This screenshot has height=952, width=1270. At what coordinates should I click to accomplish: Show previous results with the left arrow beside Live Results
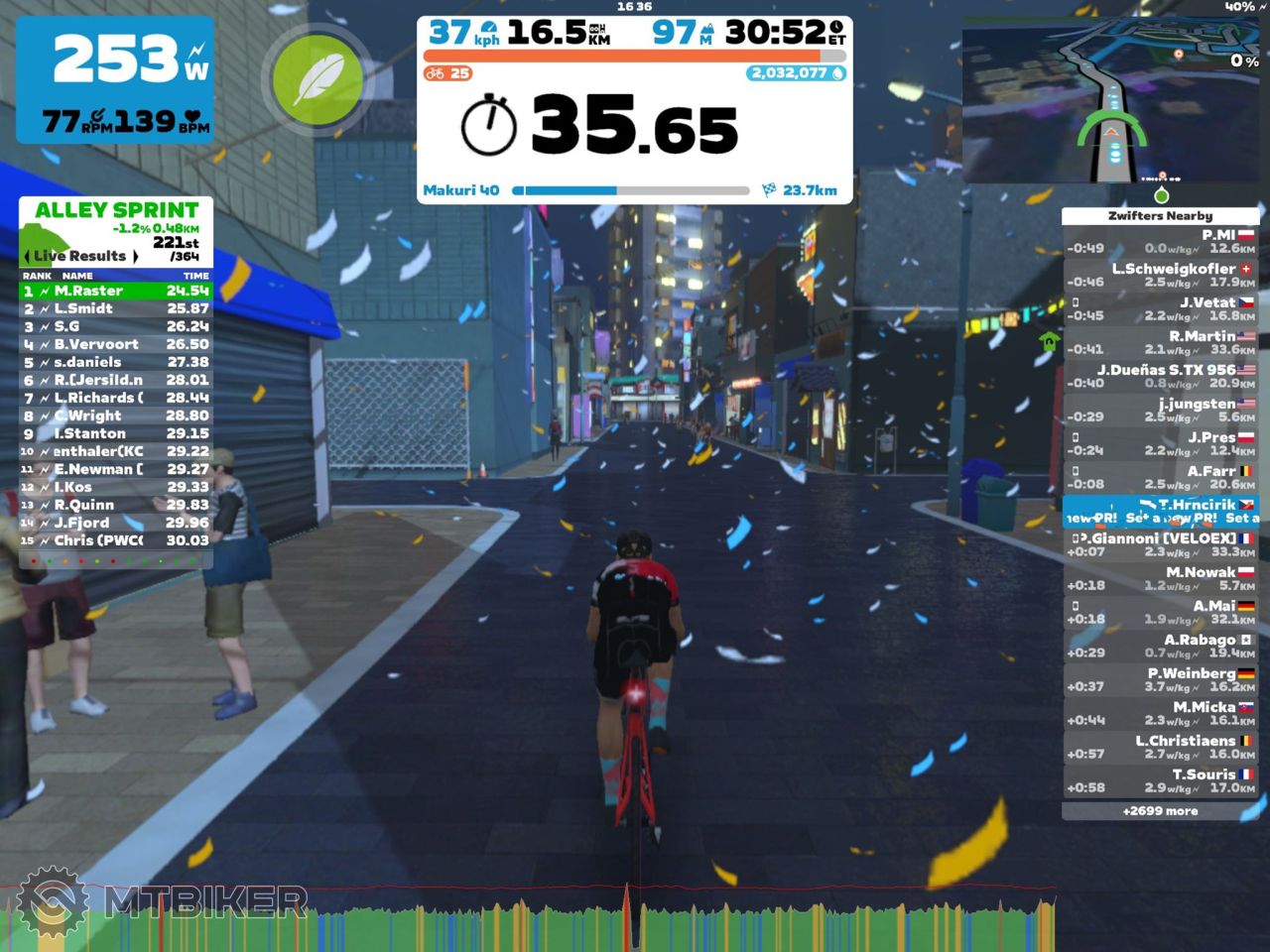click(x=27, y=257)
